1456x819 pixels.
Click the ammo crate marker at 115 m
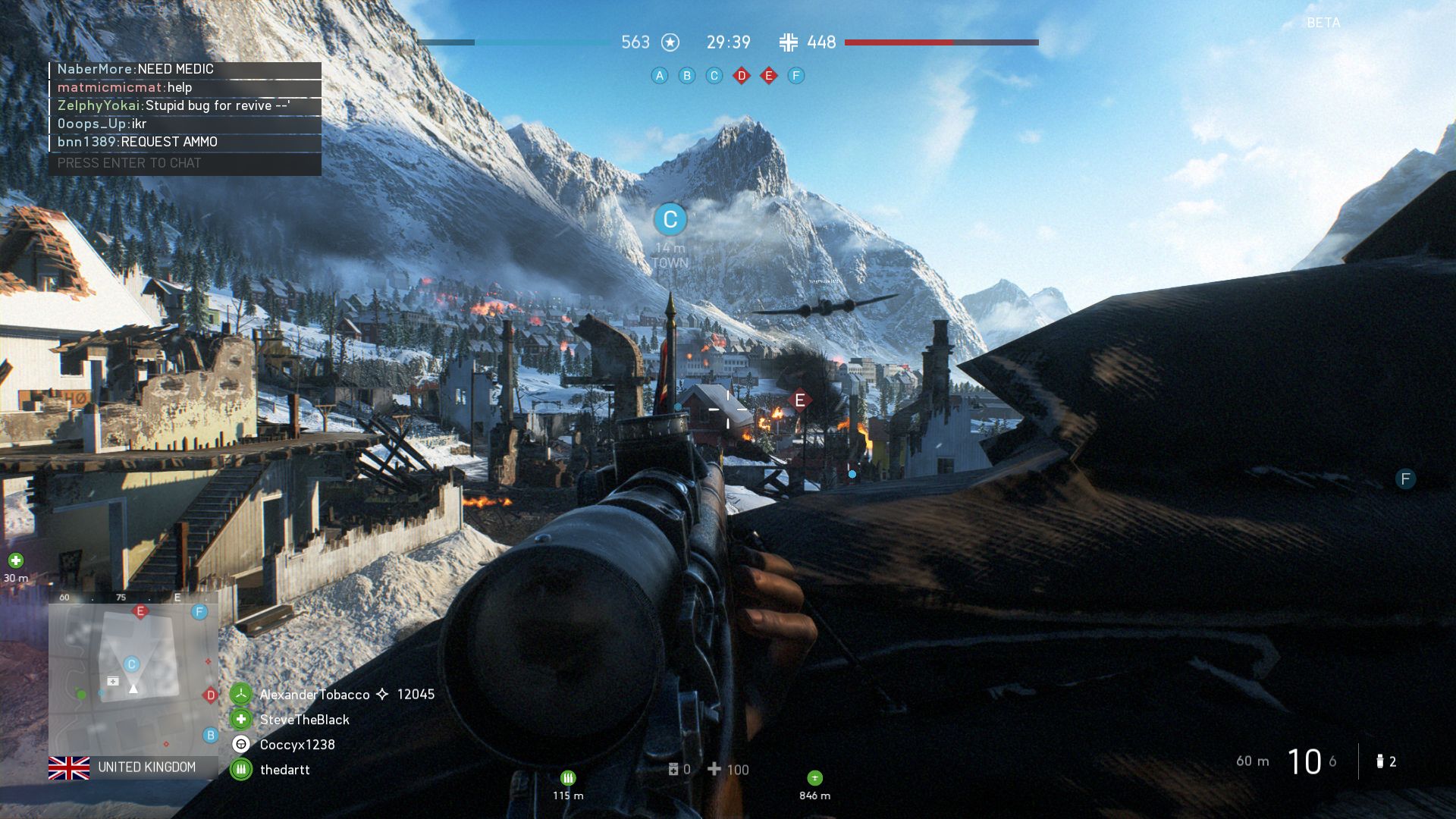568,778
